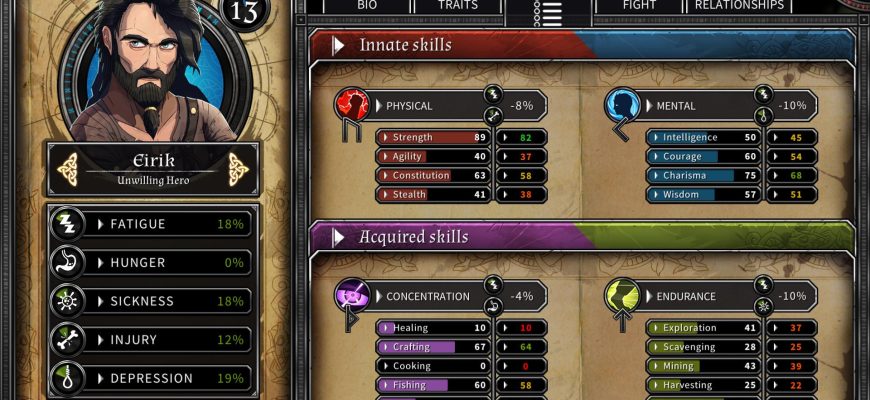Switch to the Bio tab

[x=367, y=6]
